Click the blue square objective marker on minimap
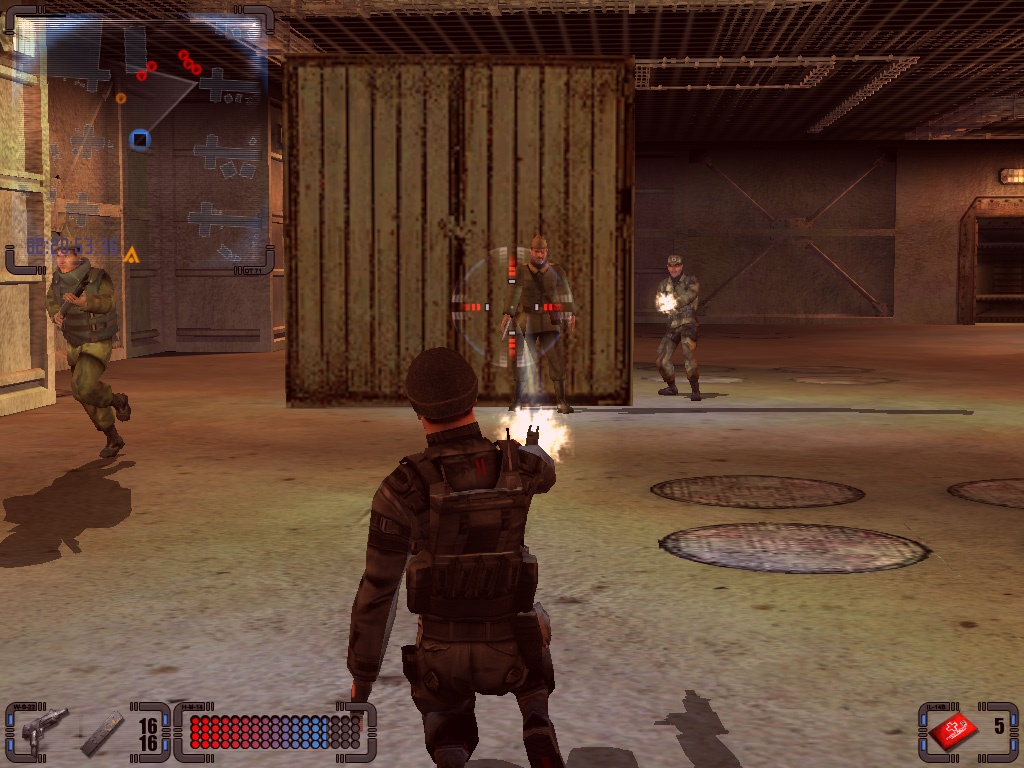Image resolution: width=1024 pixels, height=768 pixels. coord(140,140)
